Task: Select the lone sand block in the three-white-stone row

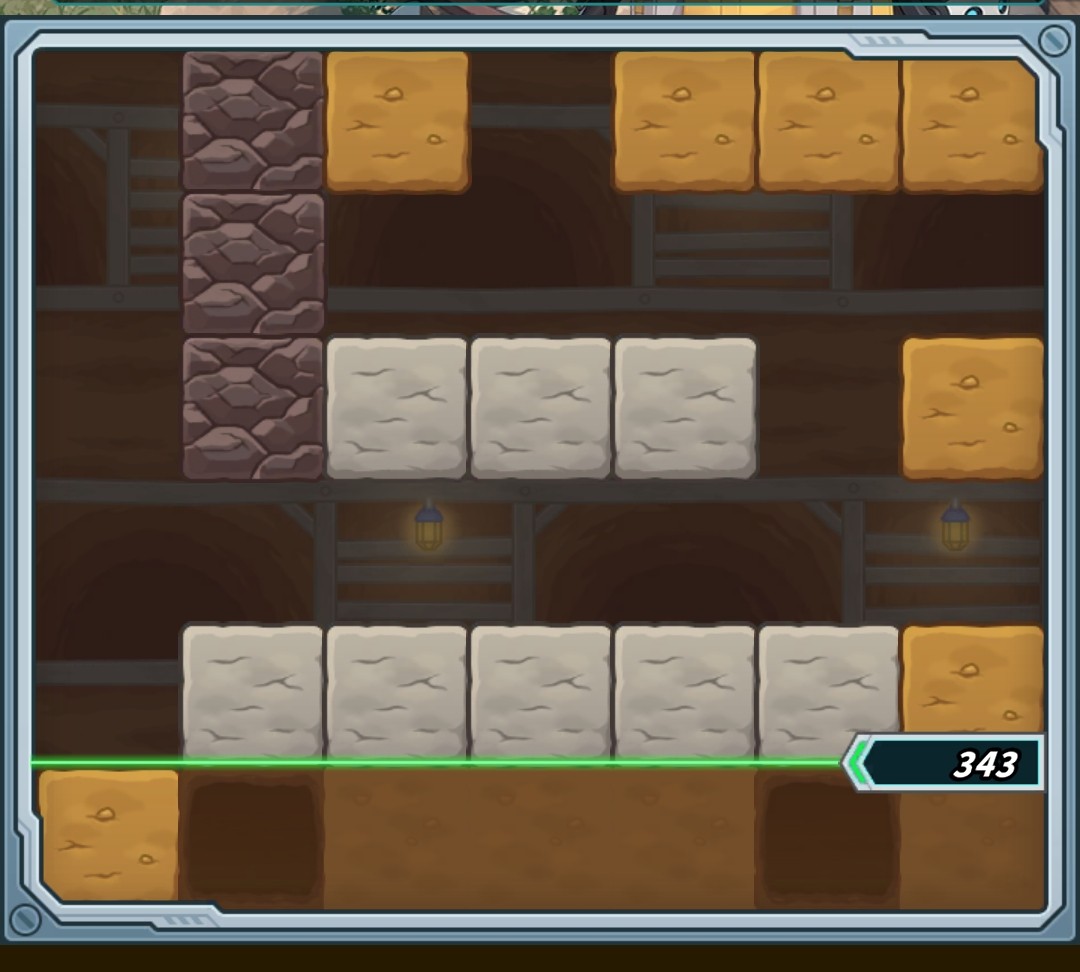Action: pos(972,408)
